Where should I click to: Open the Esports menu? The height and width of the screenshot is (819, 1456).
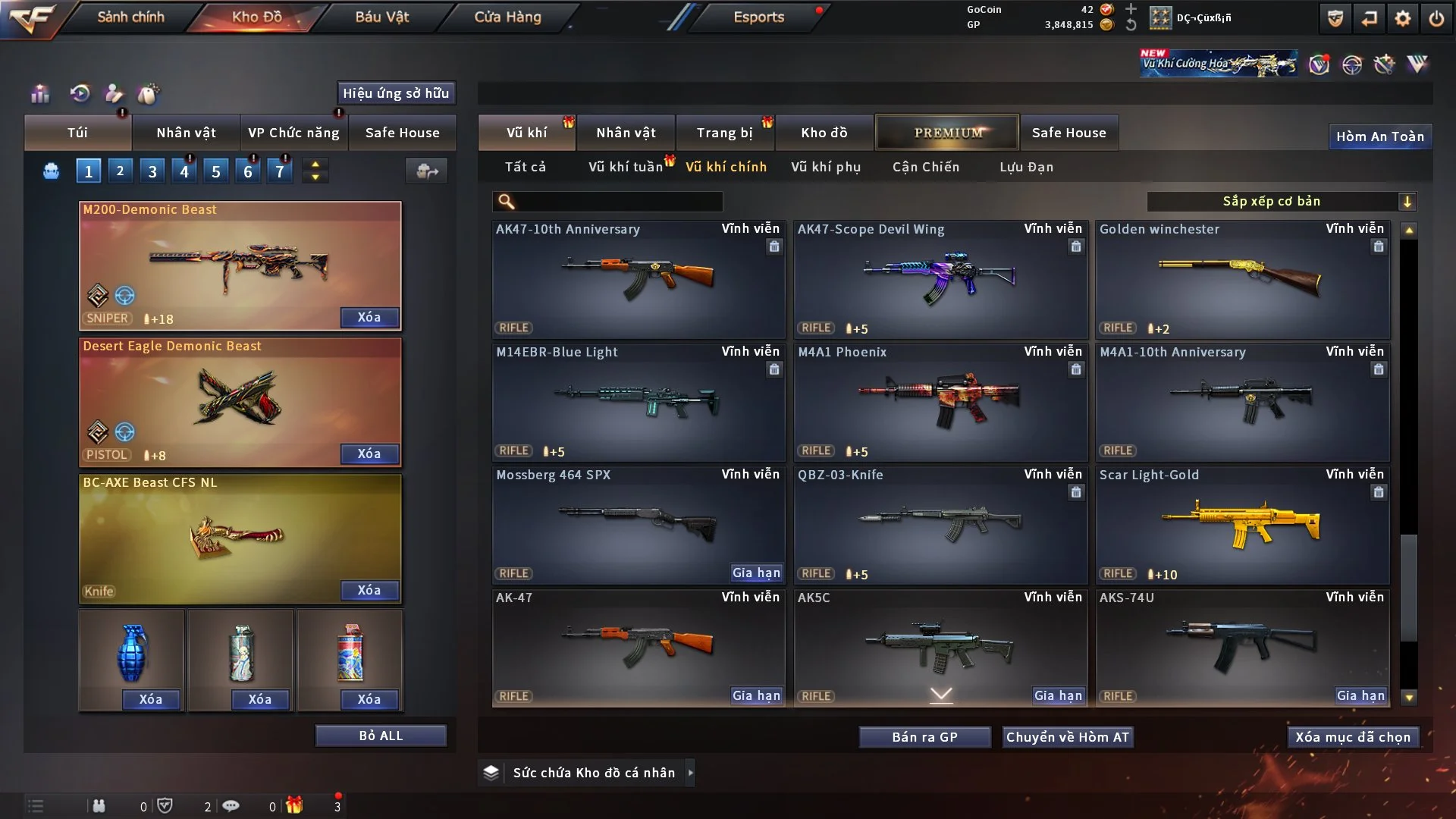(x=758, y=17)
